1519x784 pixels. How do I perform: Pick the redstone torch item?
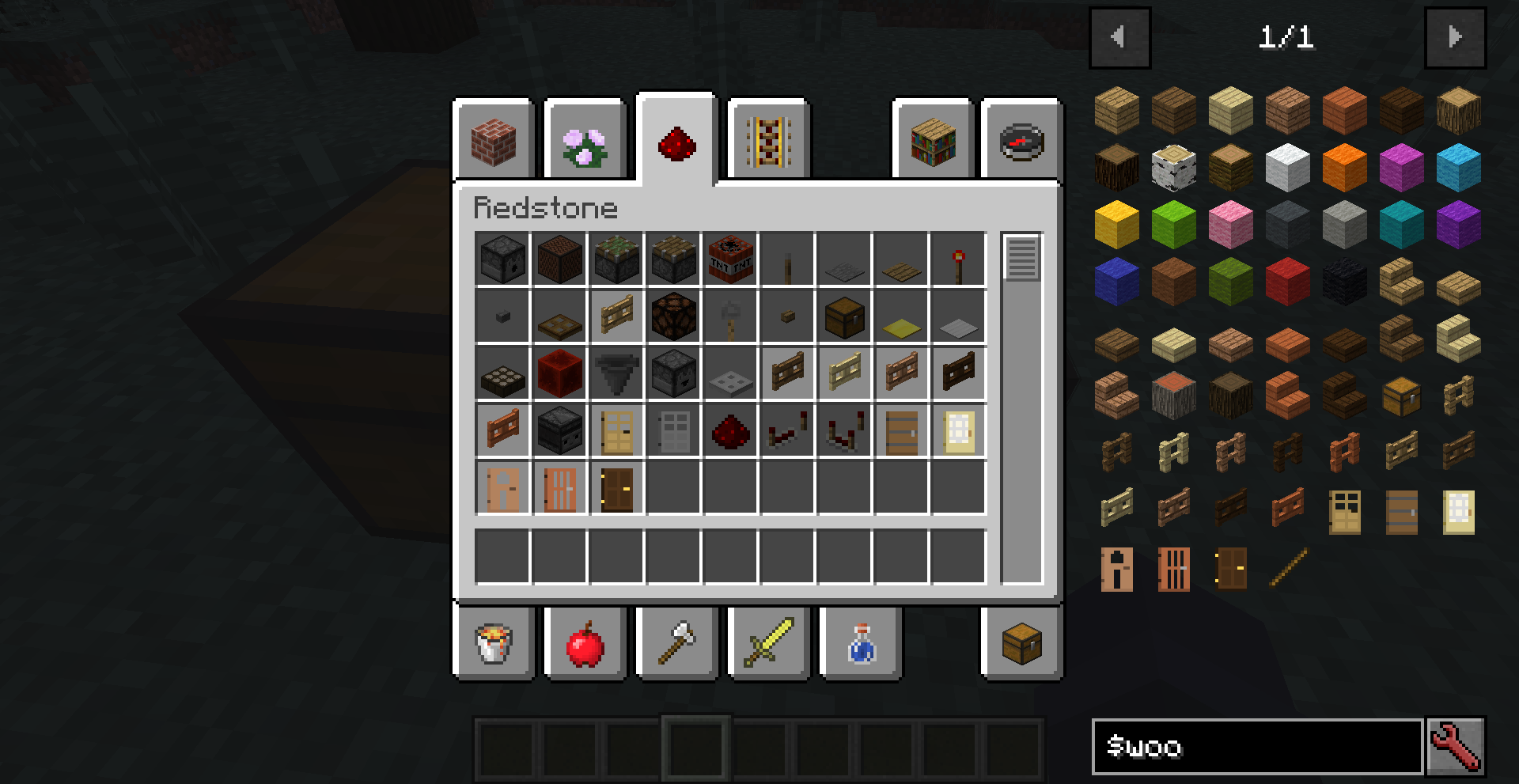[958, 258]
